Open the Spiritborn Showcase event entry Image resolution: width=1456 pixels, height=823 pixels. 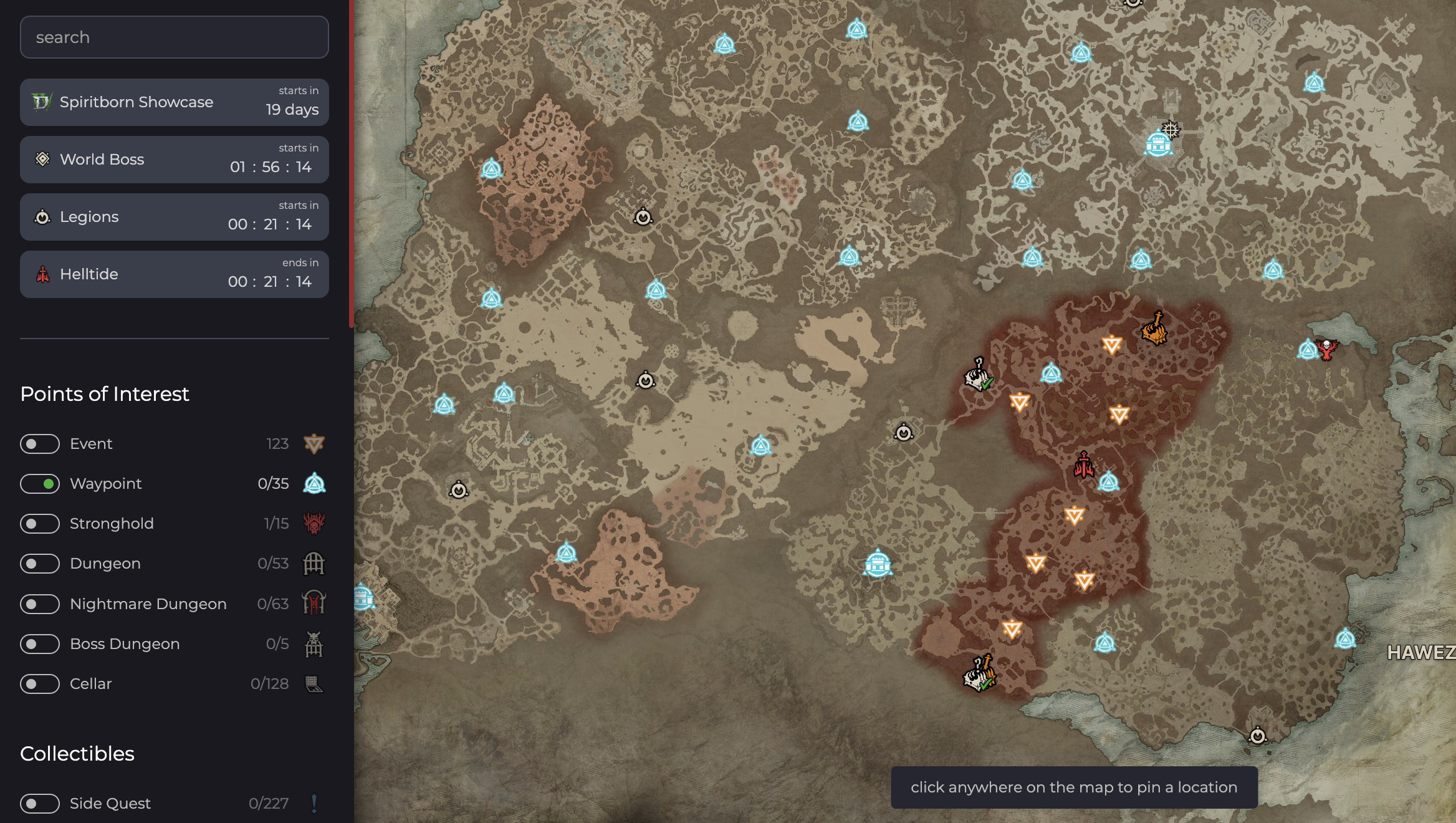pos(174,102)
